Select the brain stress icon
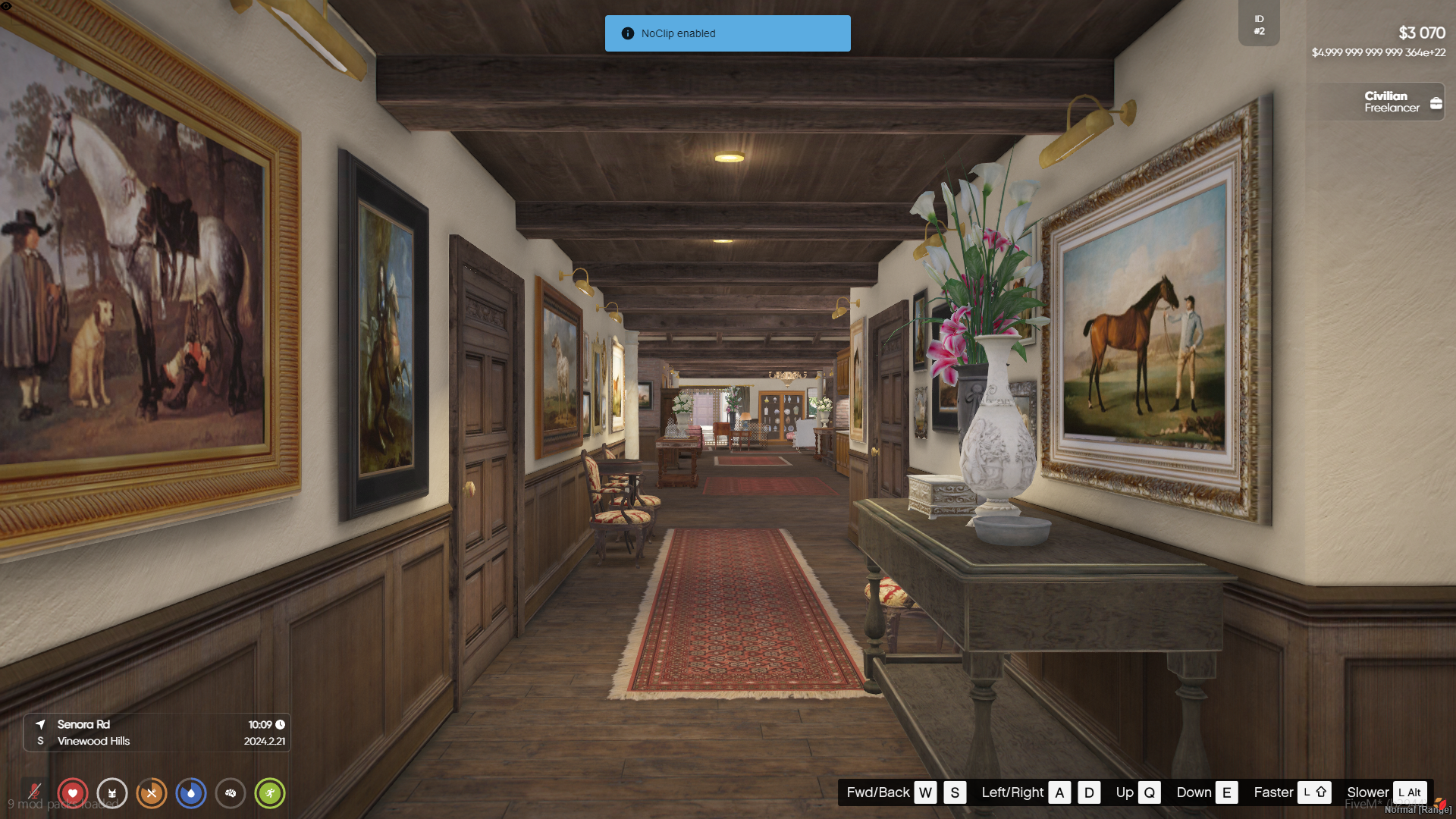This screenshot has height=819, width=1456. click(x=231, y=793)
